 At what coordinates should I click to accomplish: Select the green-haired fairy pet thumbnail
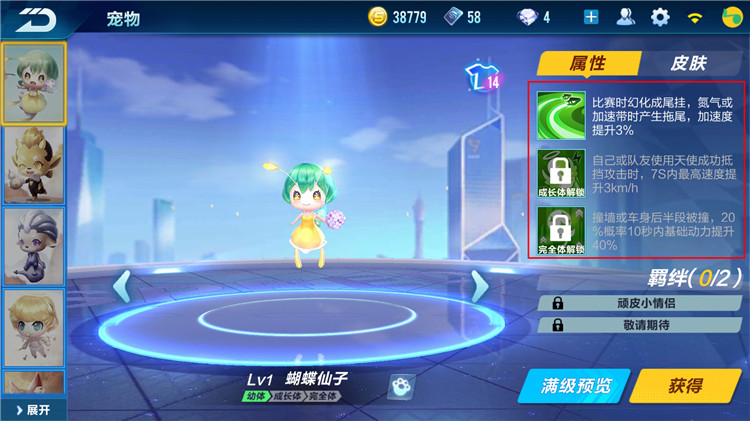34,83
